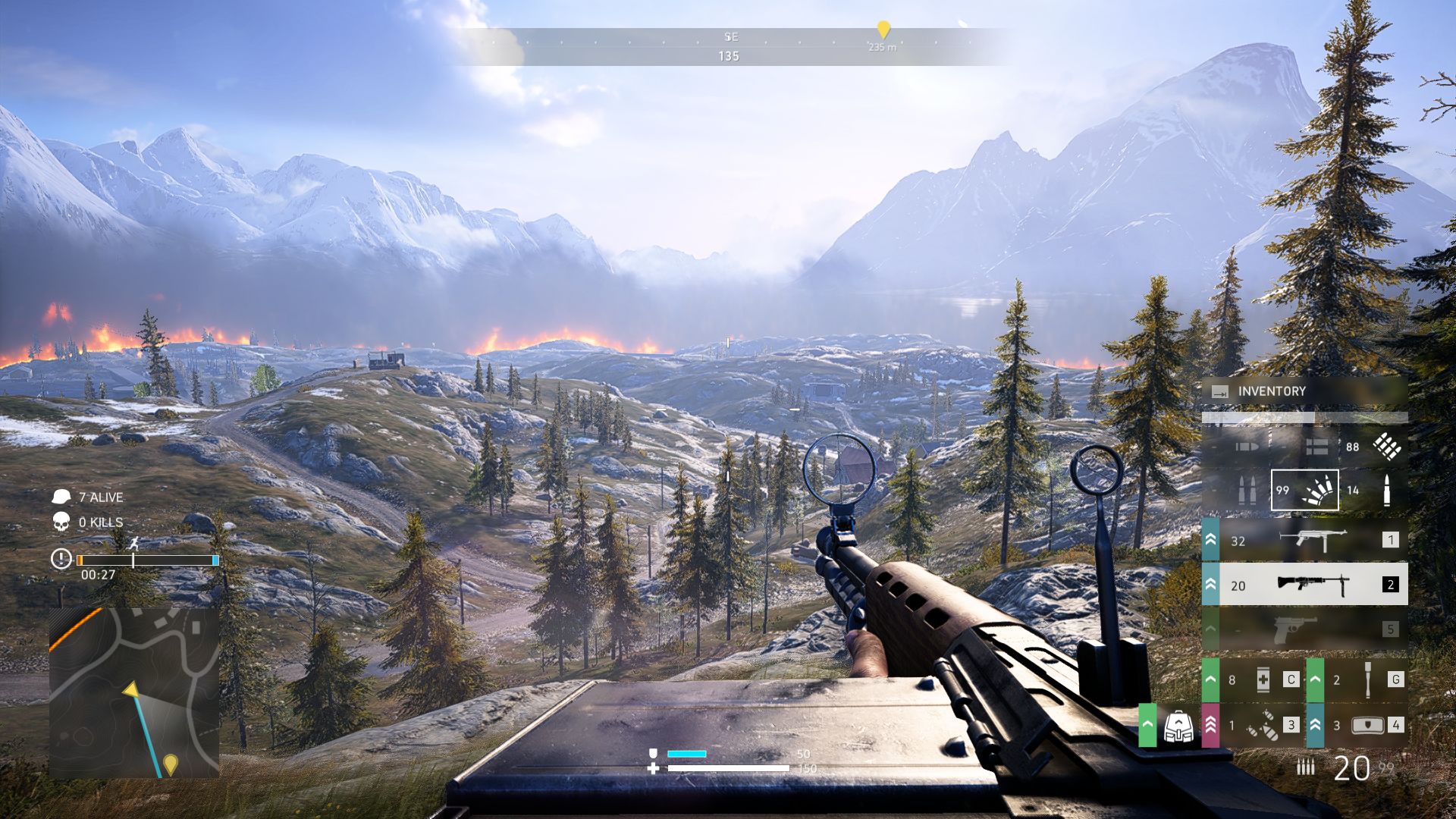
Task: Select the 14-count rifle bullet slot
Action: tap(1374, 491)
